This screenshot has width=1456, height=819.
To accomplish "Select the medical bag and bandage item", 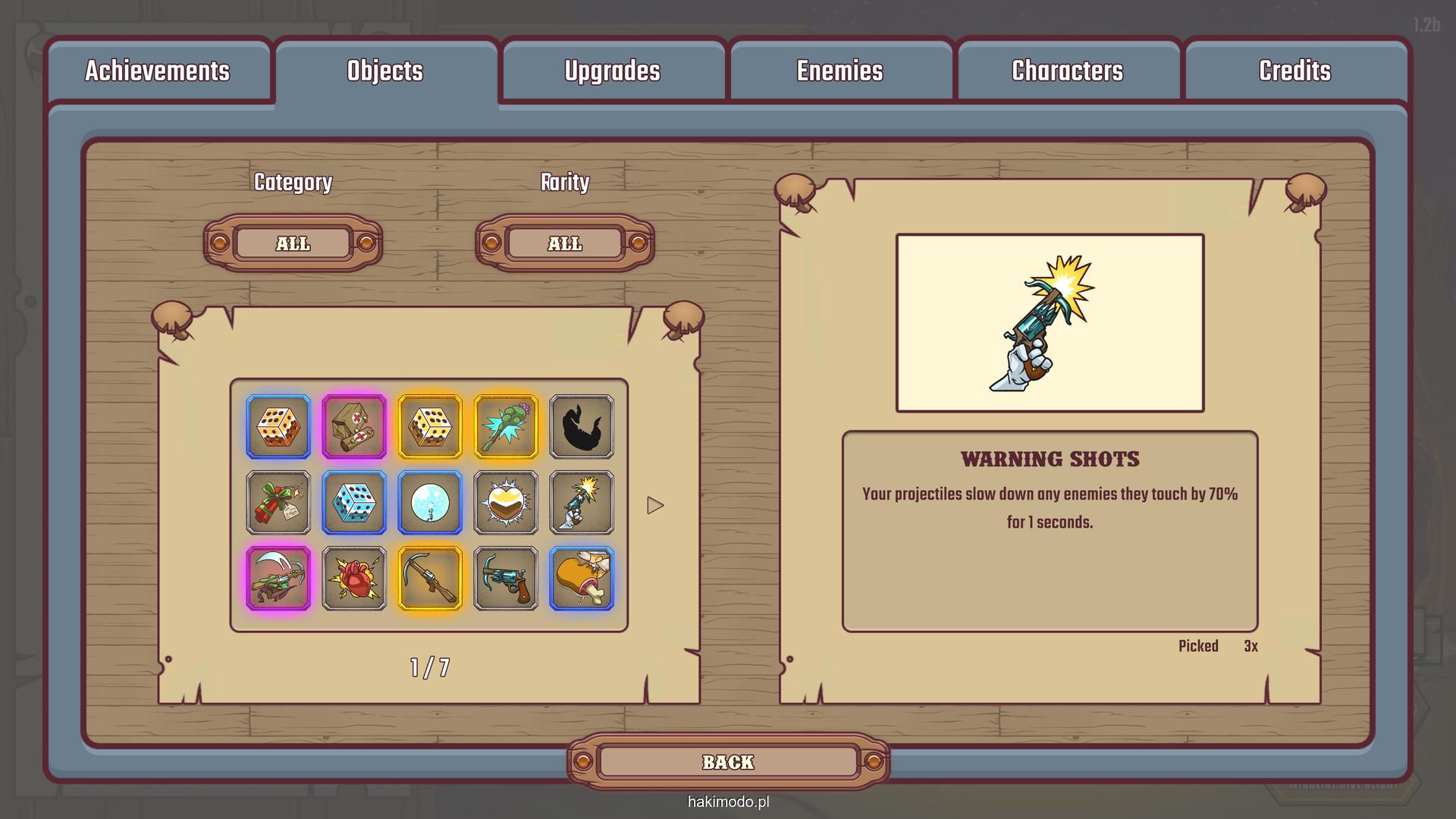I will [354, 427].
